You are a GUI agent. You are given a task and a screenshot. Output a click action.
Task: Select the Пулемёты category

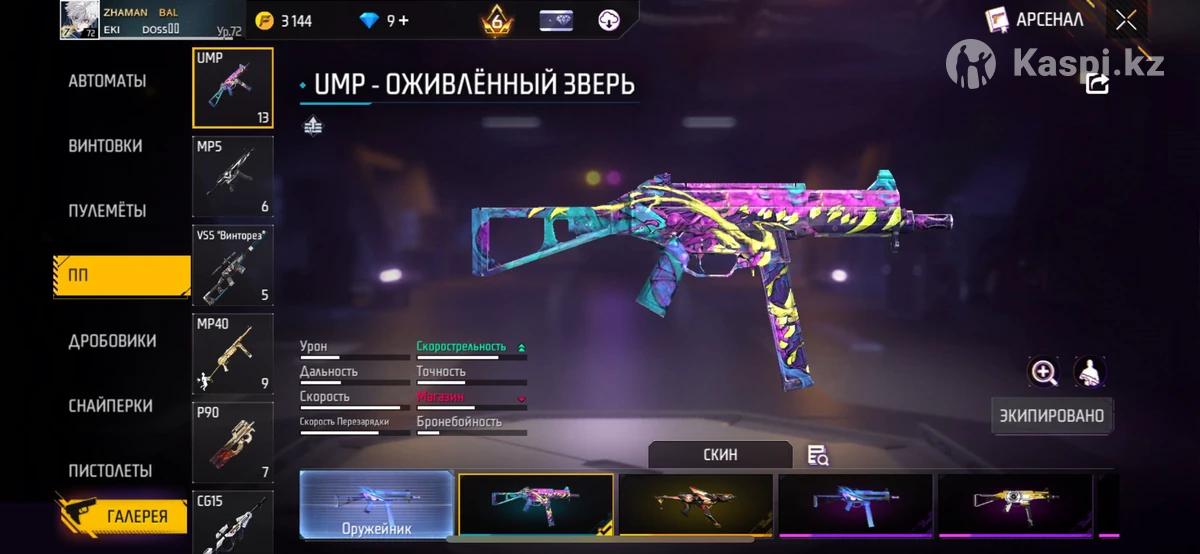tap(107, 211)
